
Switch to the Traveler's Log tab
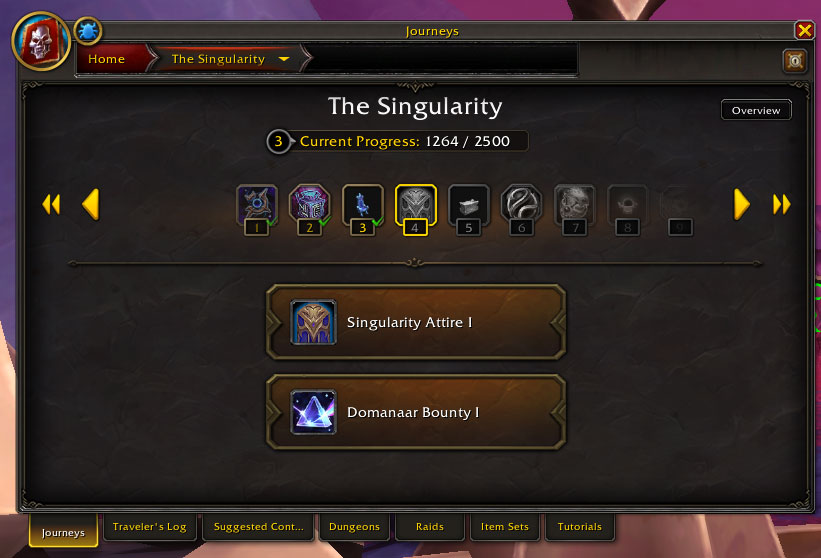pyautogui.click(x=149, y=527)
